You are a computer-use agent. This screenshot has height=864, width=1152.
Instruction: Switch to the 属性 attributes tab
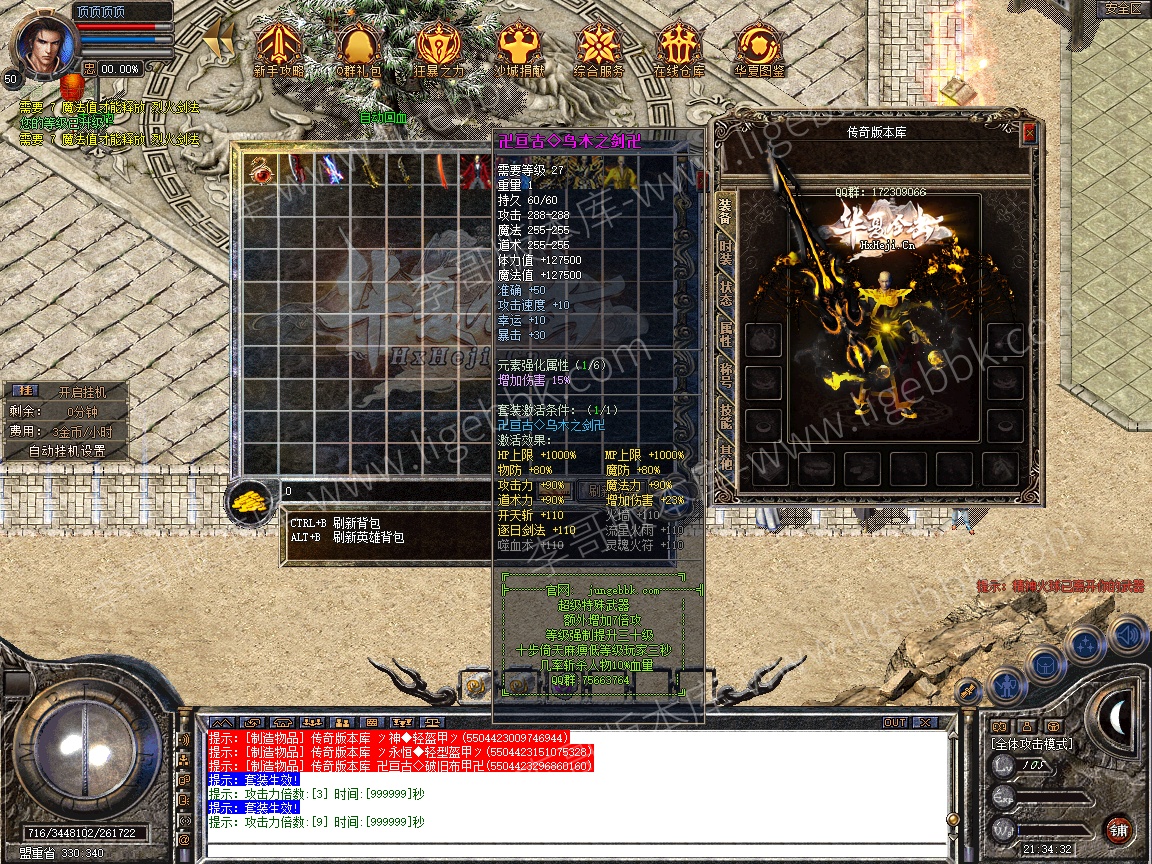[x=725, y=338]
